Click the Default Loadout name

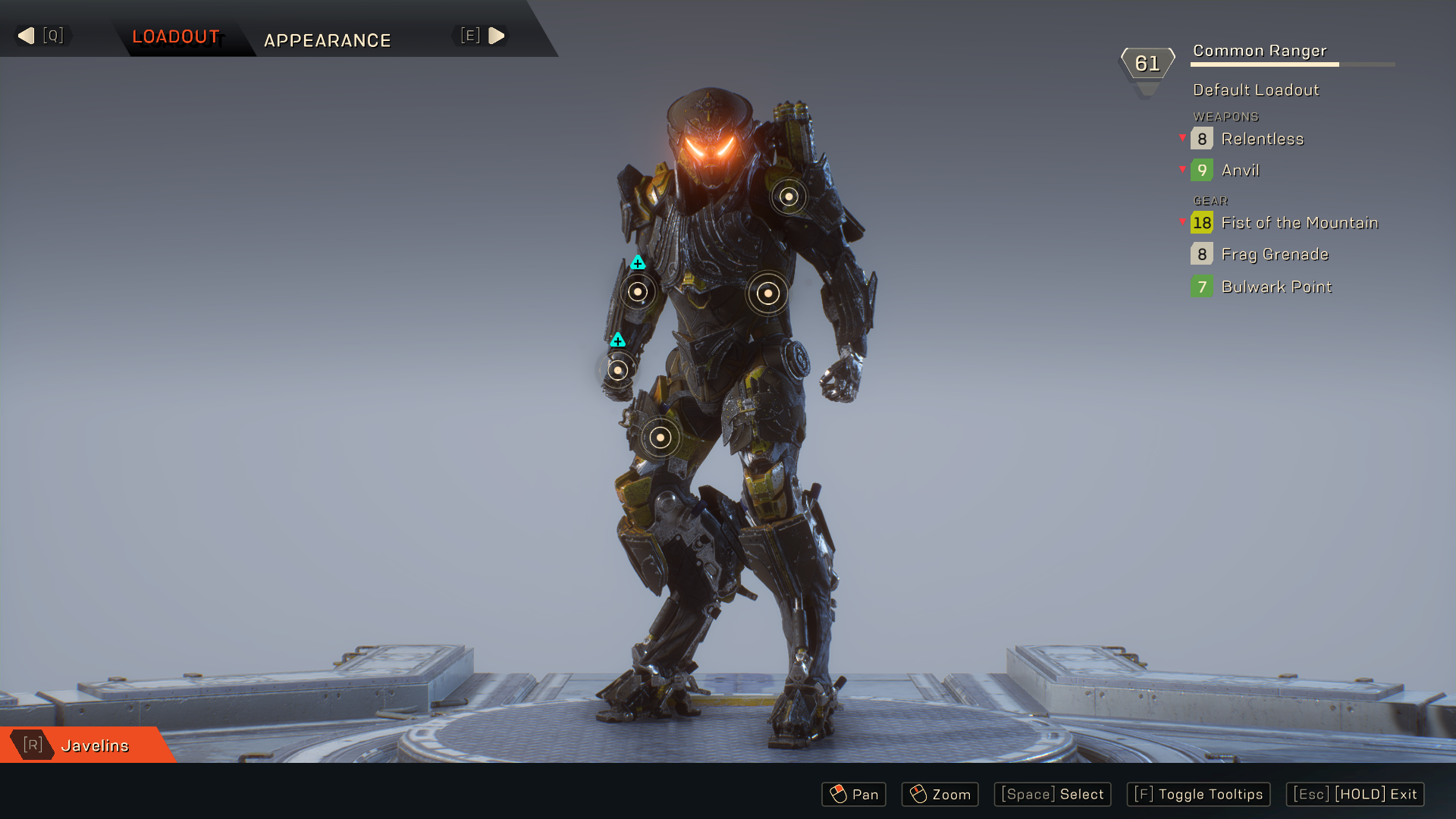(x=1256, y=90)
